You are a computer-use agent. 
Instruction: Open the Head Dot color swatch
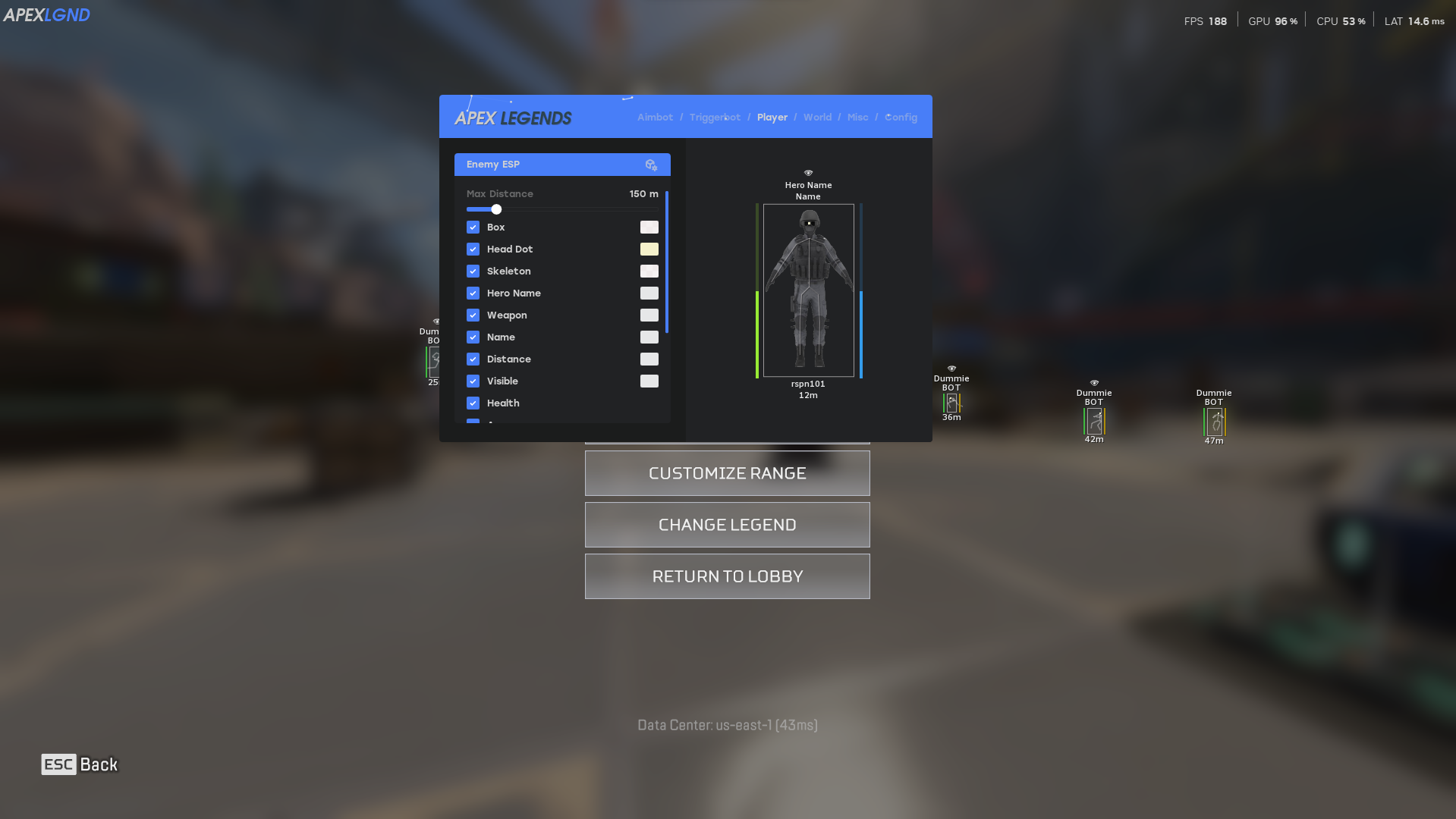pyautogui.click(x=649, y=249)
